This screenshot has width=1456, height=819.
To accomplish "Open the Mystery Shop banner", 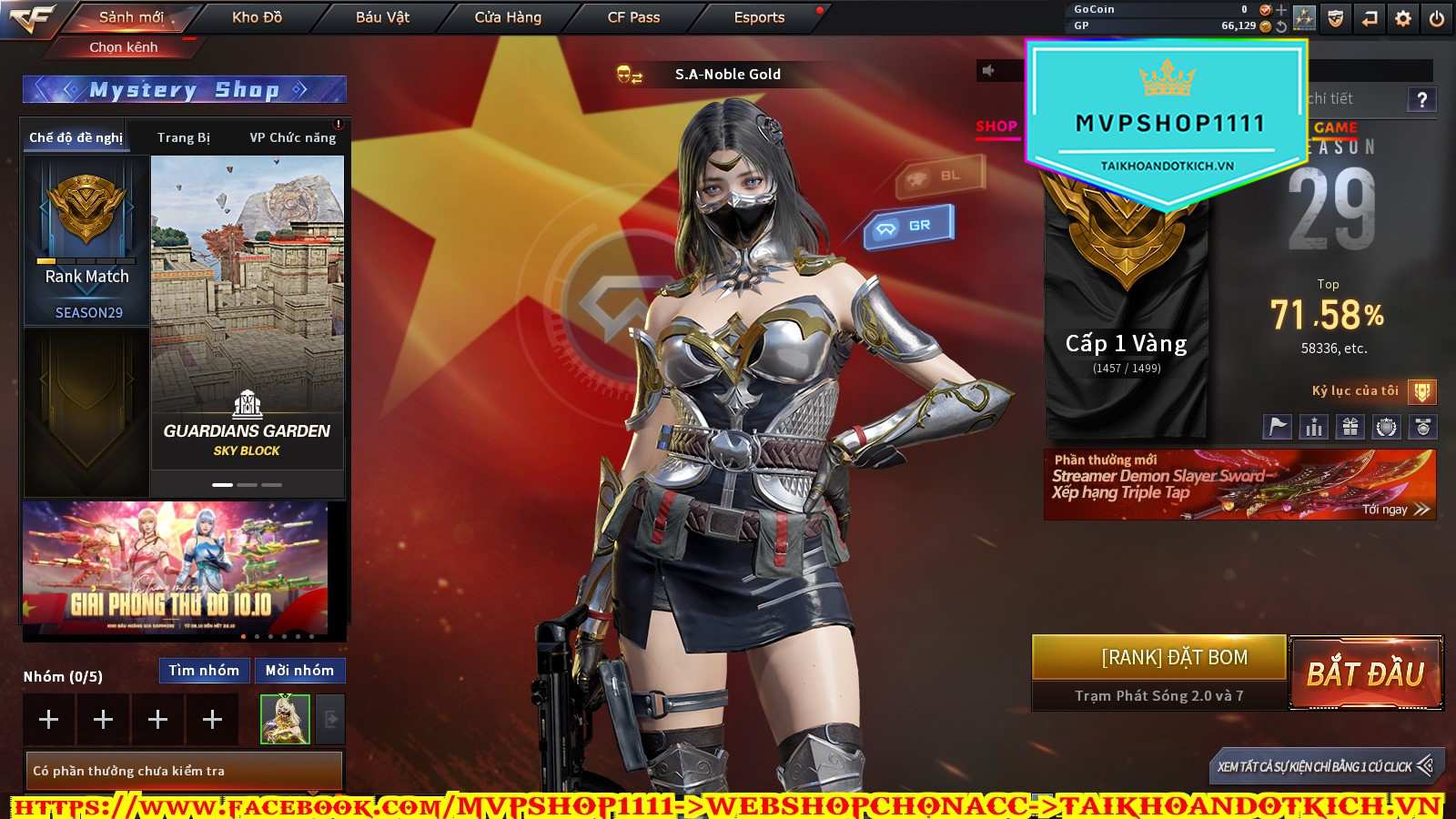I will 184,89.
